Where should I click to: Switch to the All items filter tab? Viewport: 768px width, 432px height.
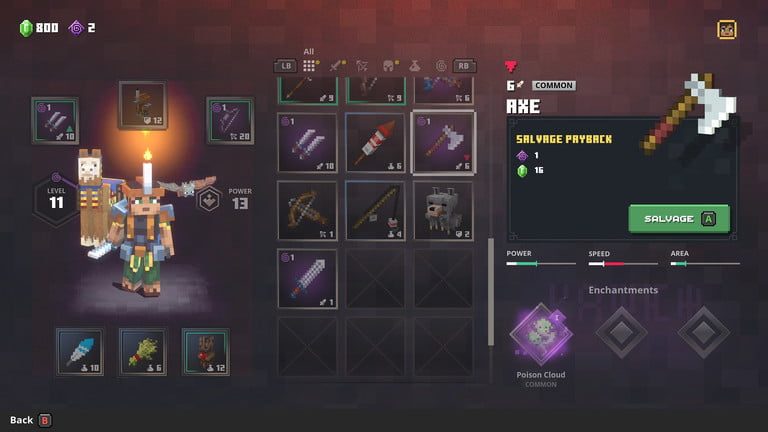coord(310,66)
